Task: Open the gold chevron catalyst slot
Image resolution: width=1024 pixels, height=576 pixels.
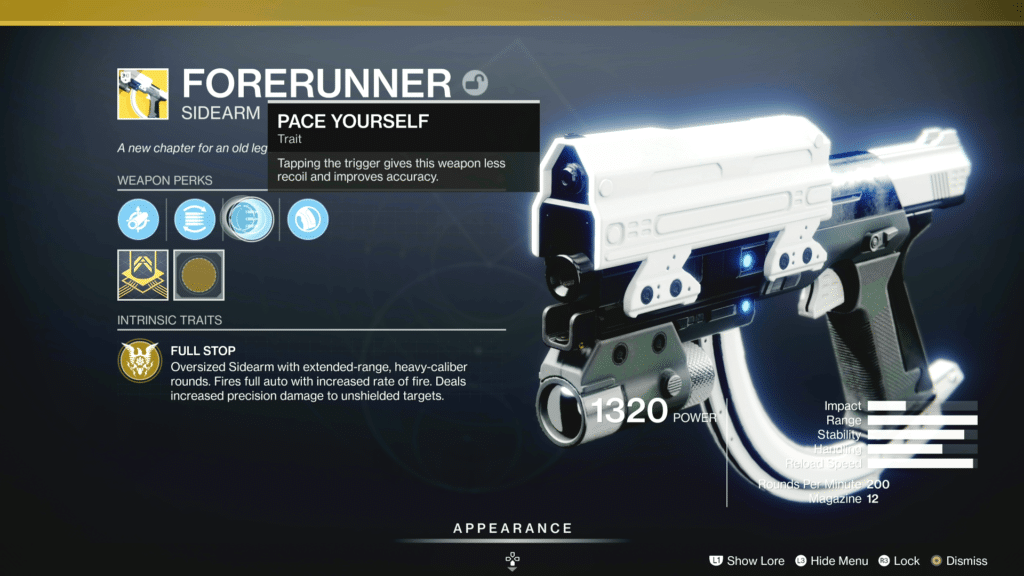Action: point(142,275)
